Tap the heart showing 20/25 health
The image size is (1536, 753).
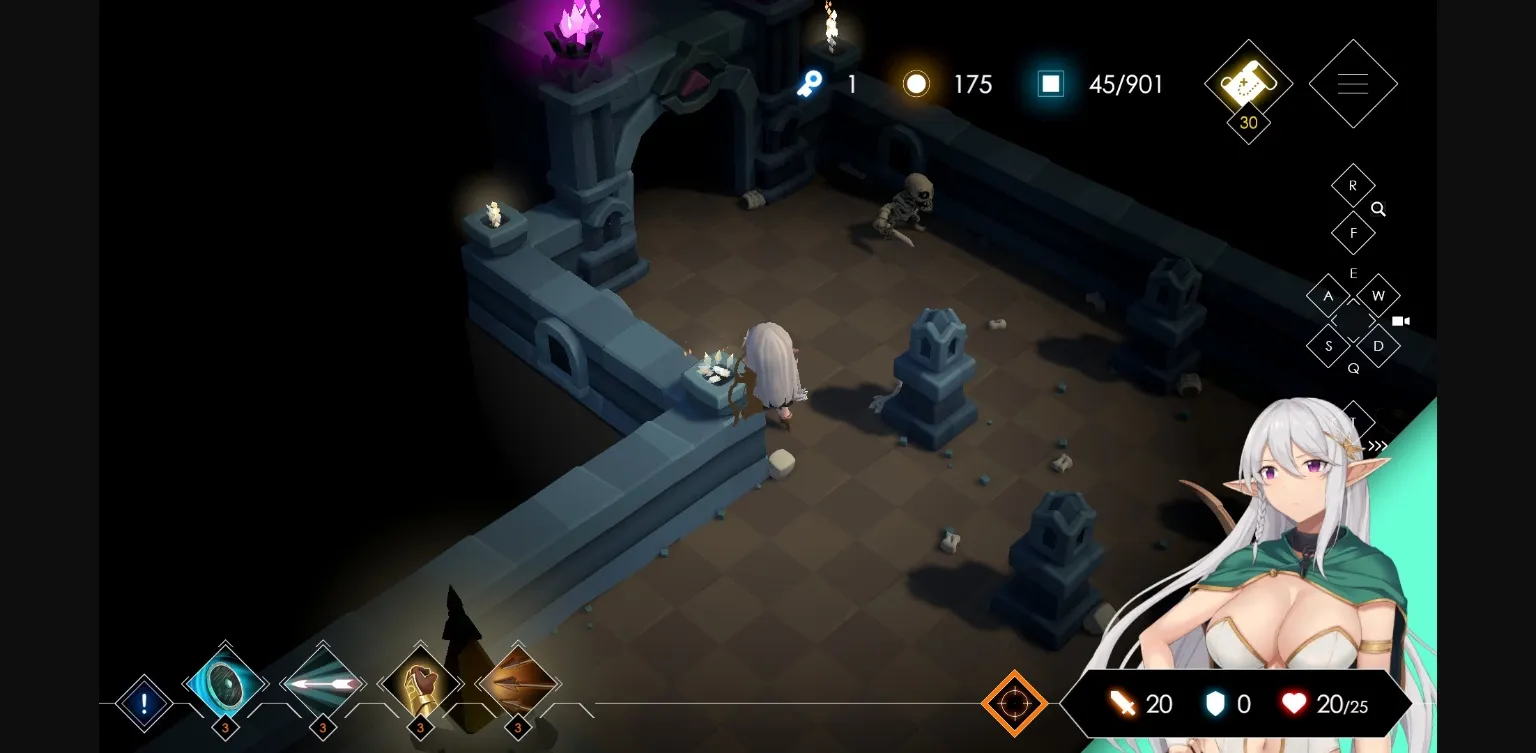1294,703
